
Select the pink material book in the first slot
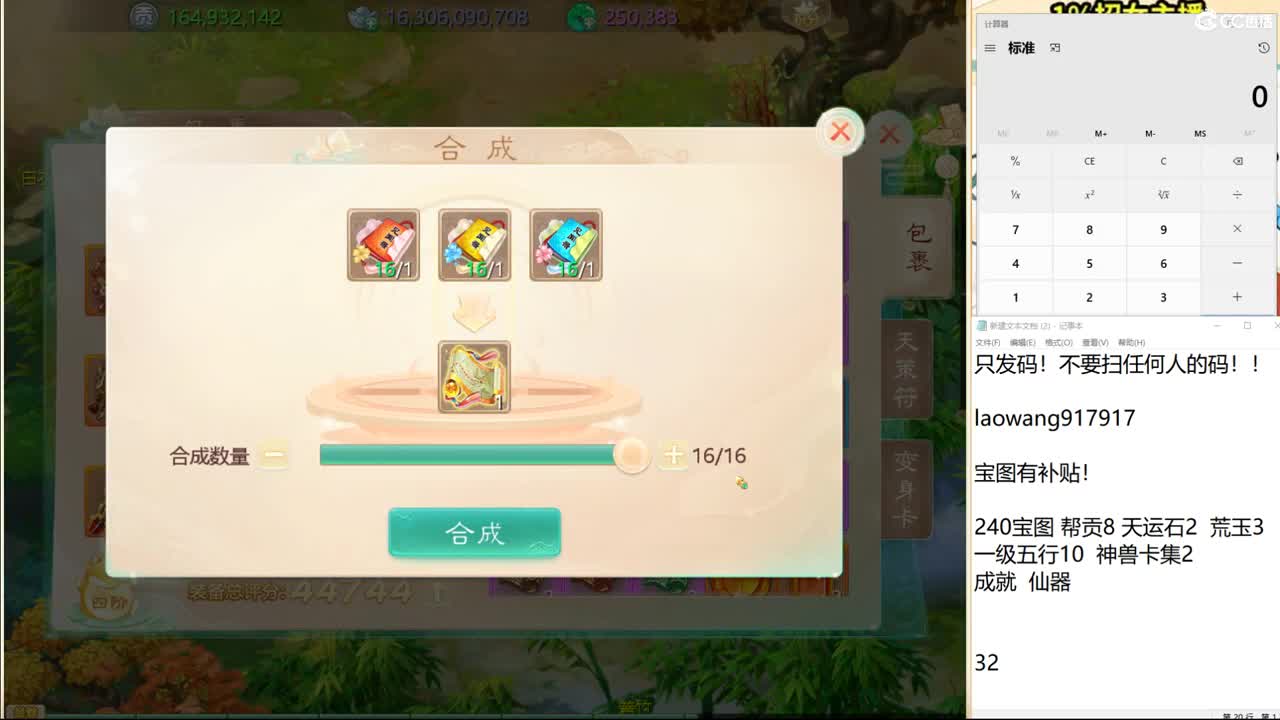382,244
